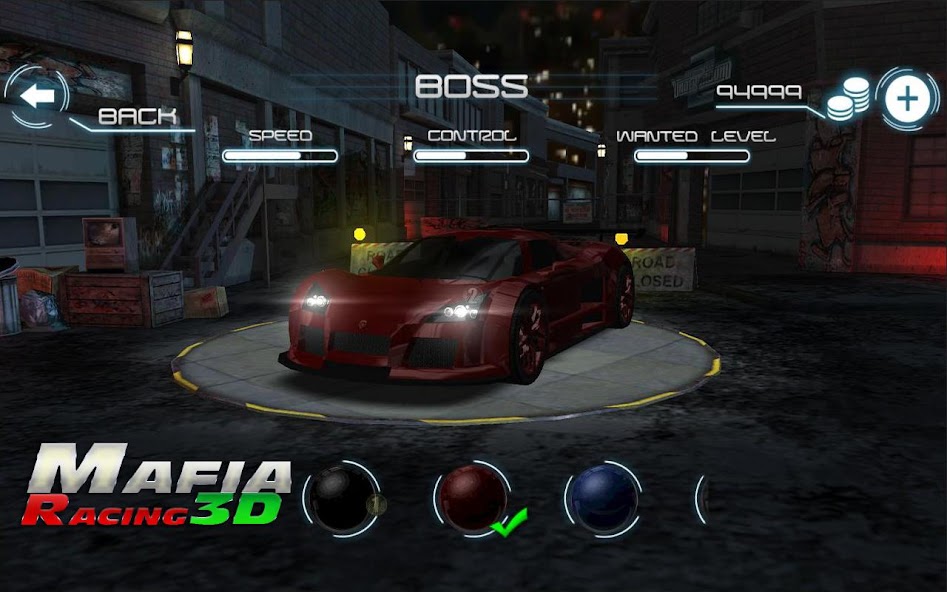
Task: Add more coins with the plus button
Action: click(x=907, y=98)
